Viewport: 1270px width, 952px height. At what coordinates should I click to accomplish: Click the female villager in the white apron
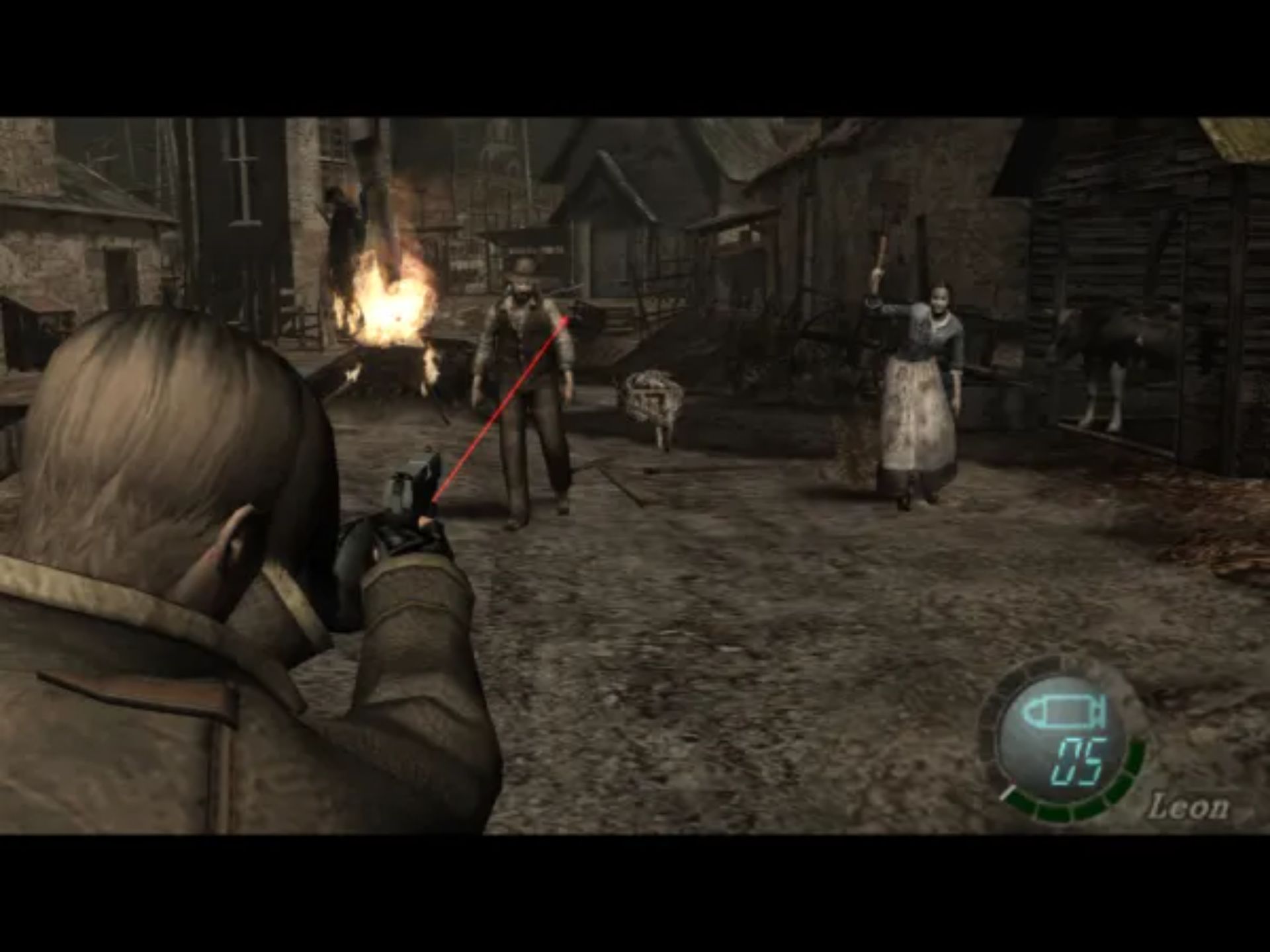click(919, 397)
